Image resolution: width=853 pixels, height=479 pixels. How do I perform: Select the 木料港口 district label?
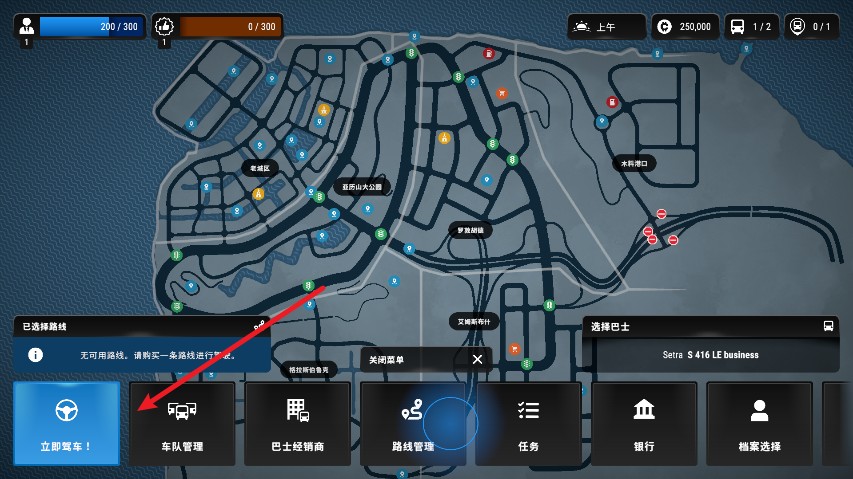click(x=634, y=163)
